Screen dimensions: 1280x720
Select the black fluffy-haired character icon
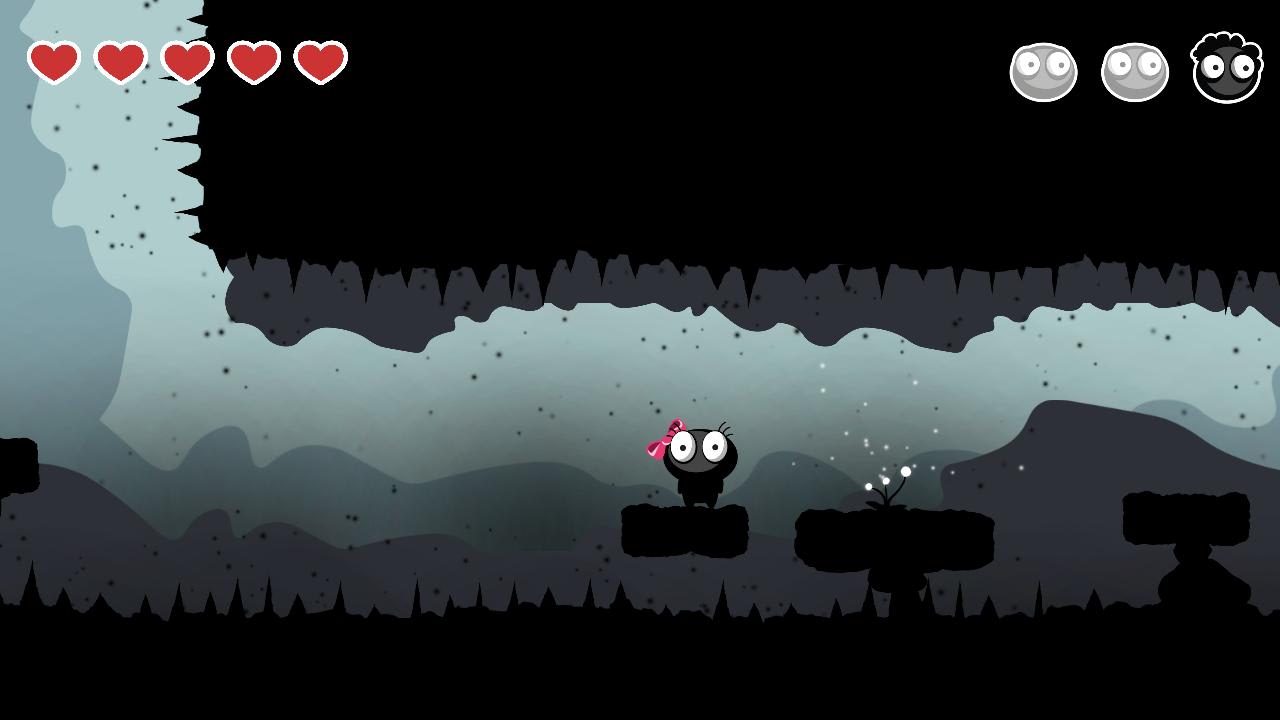pyautogui.click(x=1226, y=68)
